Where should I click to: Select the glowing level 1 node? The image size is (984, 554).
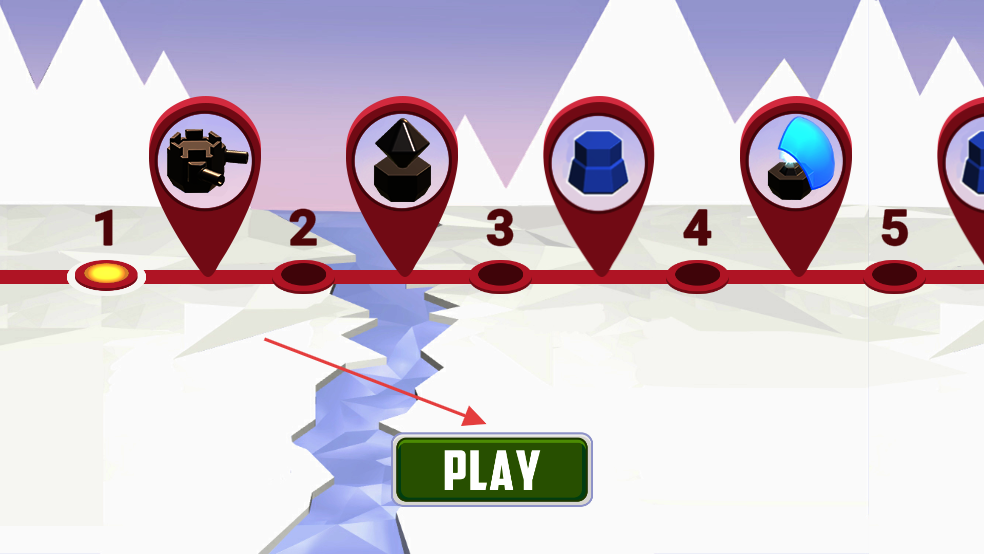coord(106,273)
